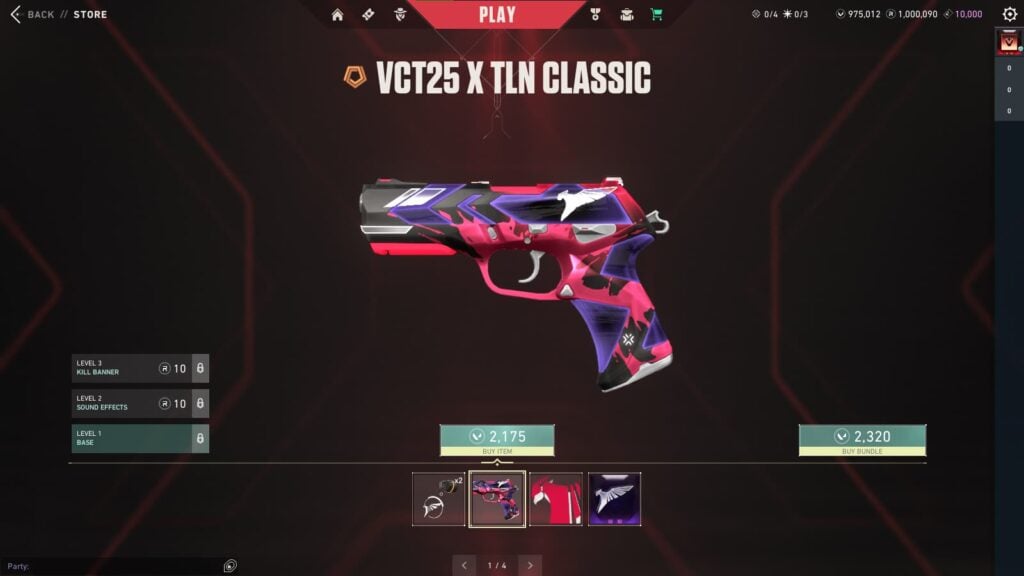The image size is (1024, 576).
Task: Go to the previous bundle item
Action: click(x=464, y=565)
